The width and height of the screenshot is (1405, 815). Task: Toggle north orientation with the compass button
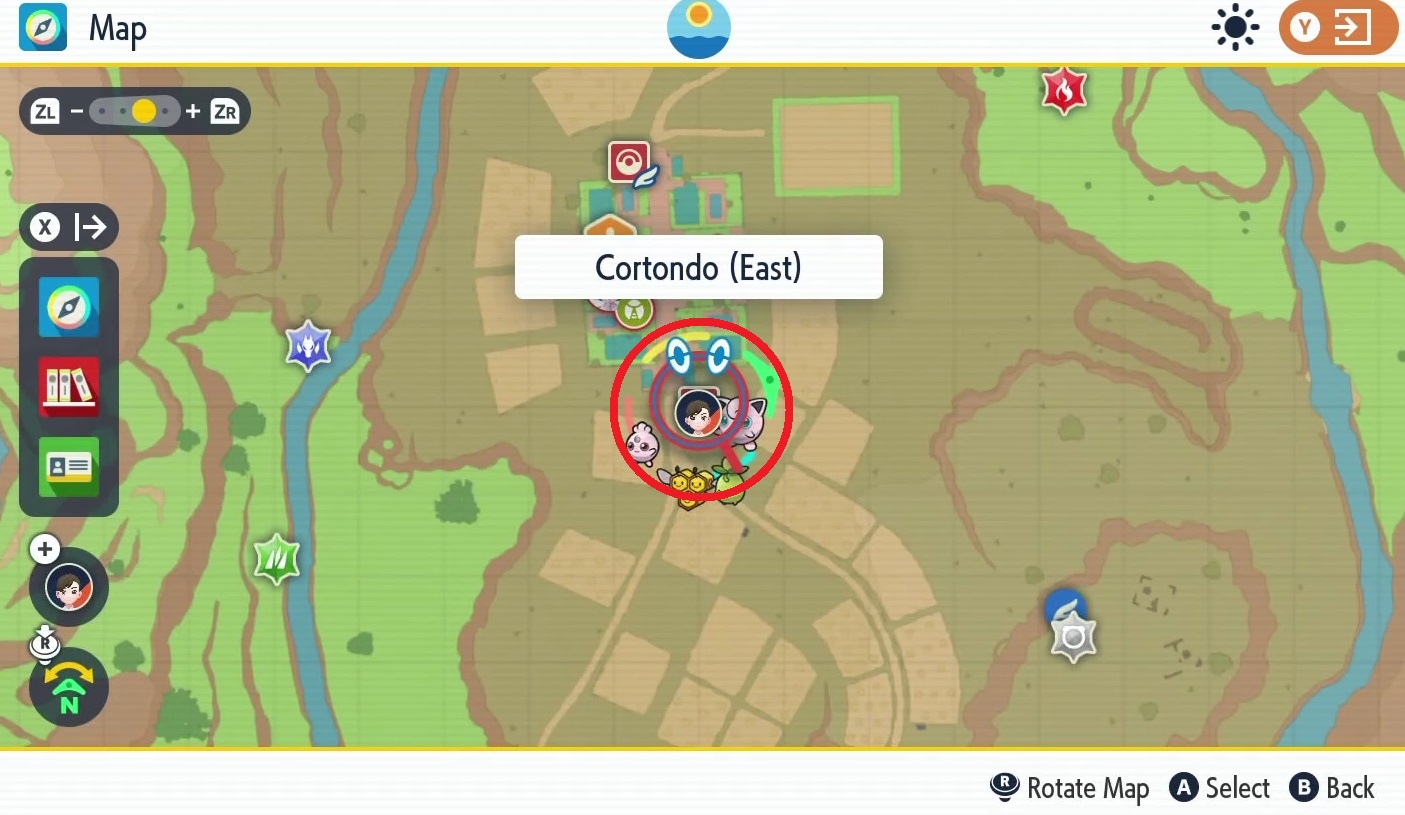tap(69, 687)
